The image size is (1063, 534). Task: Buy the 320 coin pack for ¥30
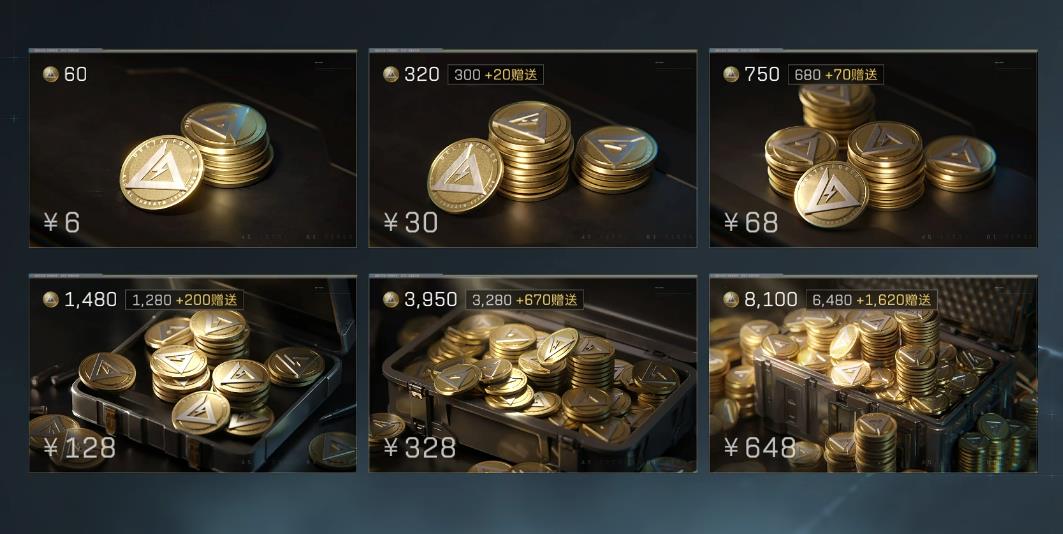[x=532, y=148]
